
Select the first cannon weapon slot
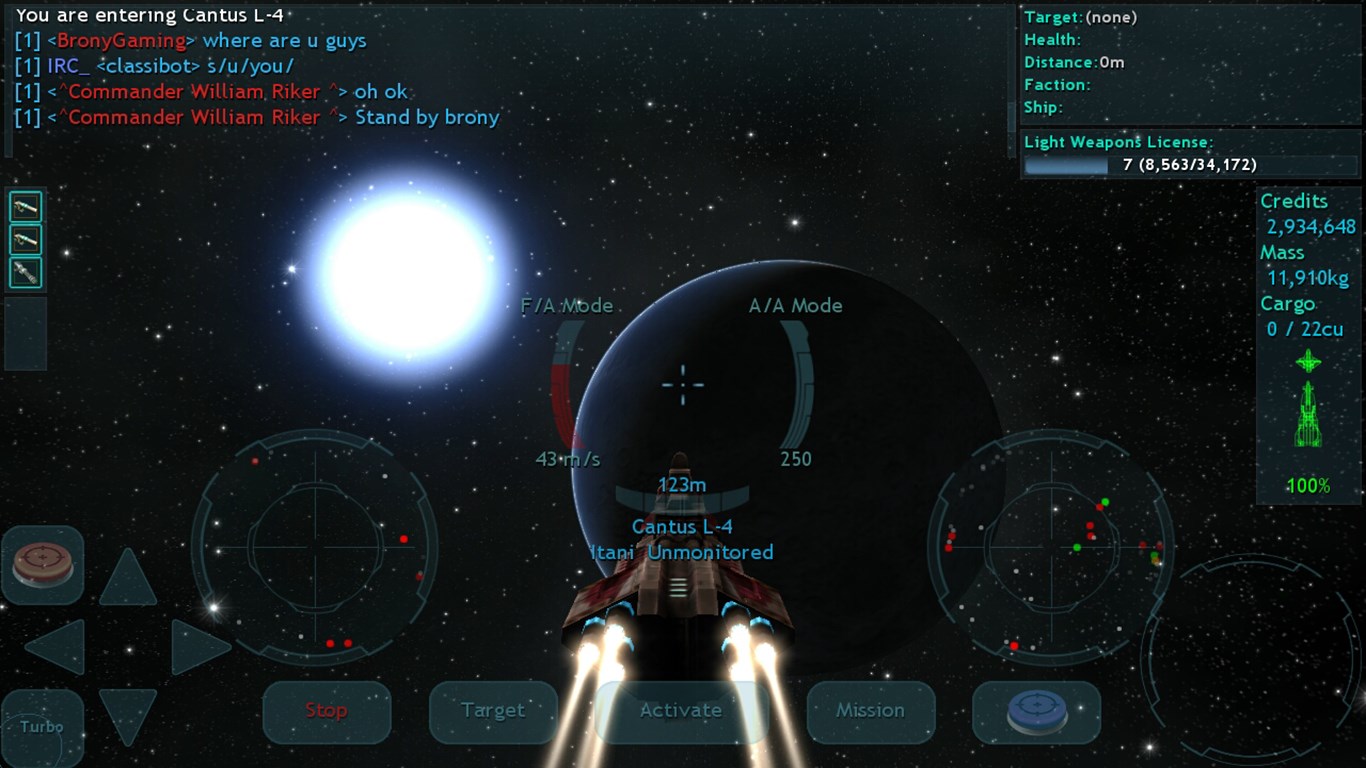25,205
